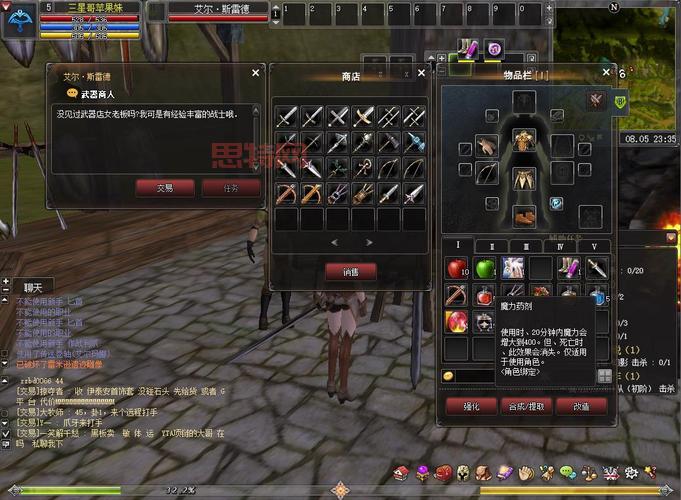Select the green apple in inventory
Viewport: 681px width, 500px height.
point(485,268)
